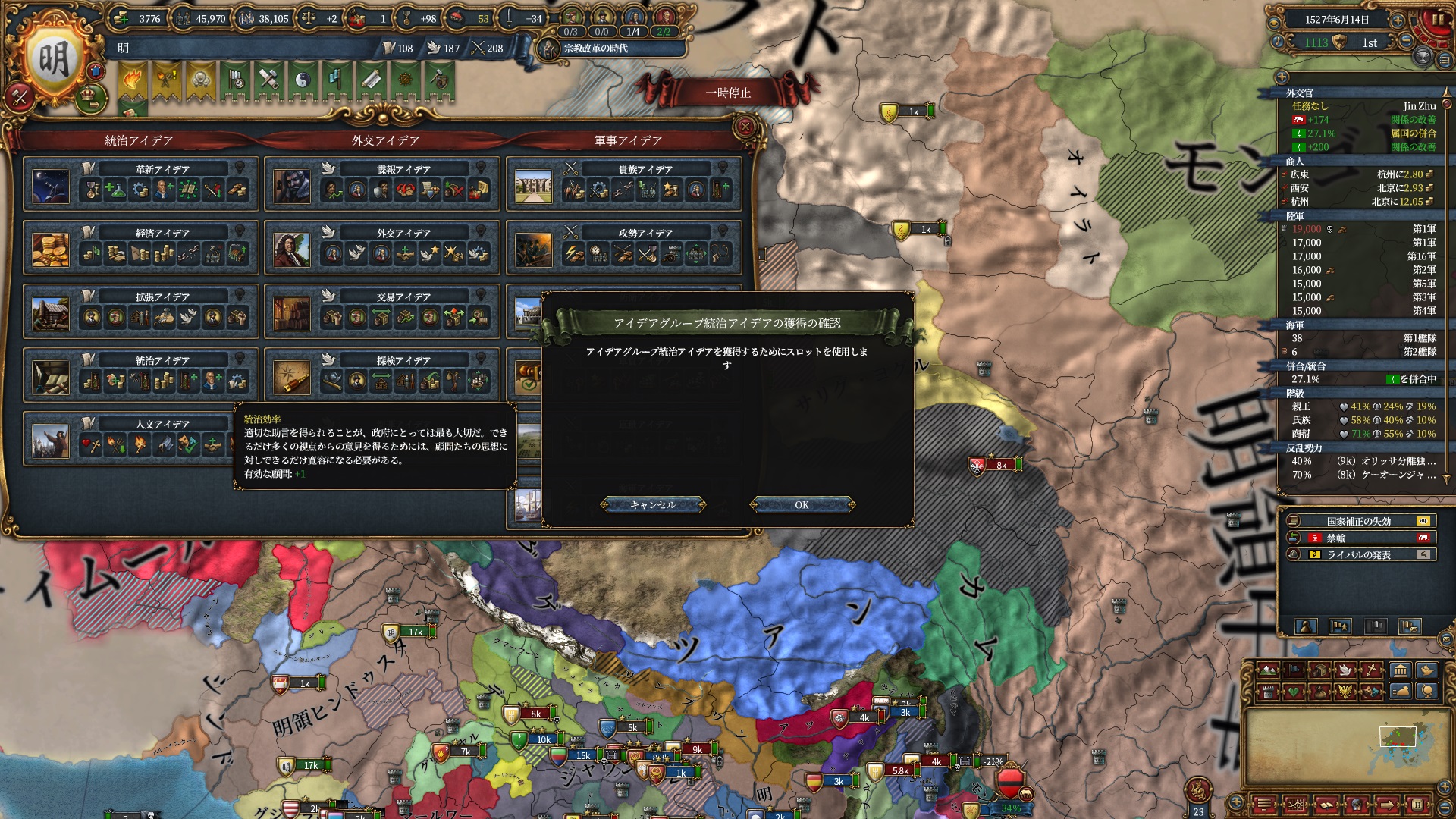This screenshot has width=1456, height=819.
Task: Click the Ming 明 country shield
Action: click(x=54, y=59)
